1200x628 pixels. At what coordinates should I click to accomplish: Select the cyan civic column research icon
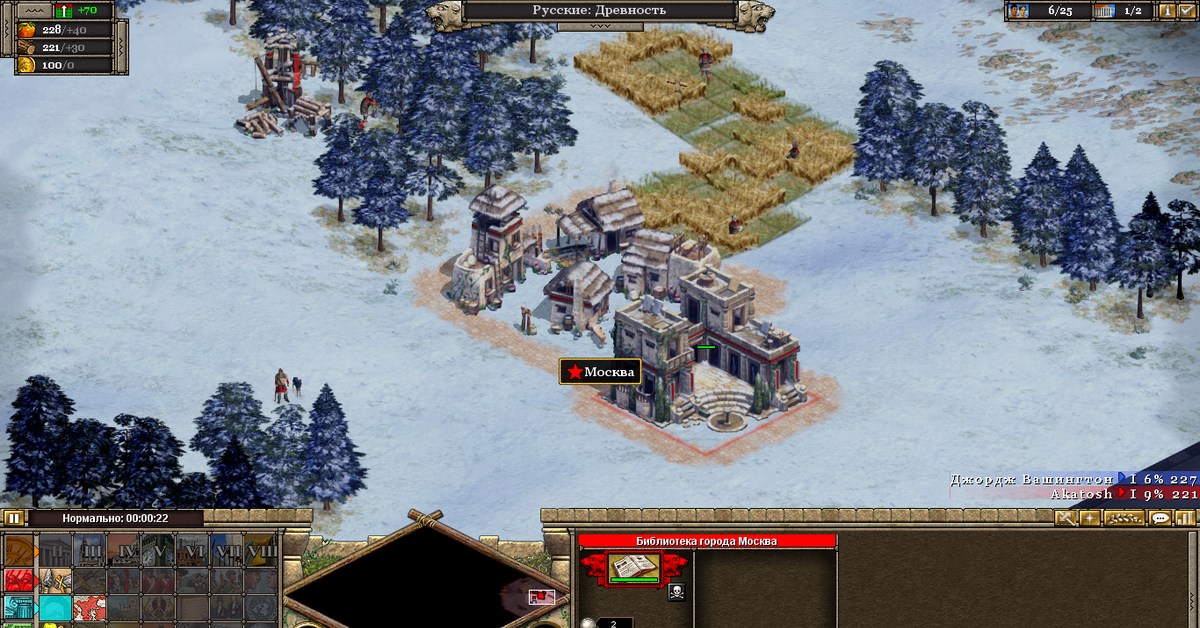point(19,607)
